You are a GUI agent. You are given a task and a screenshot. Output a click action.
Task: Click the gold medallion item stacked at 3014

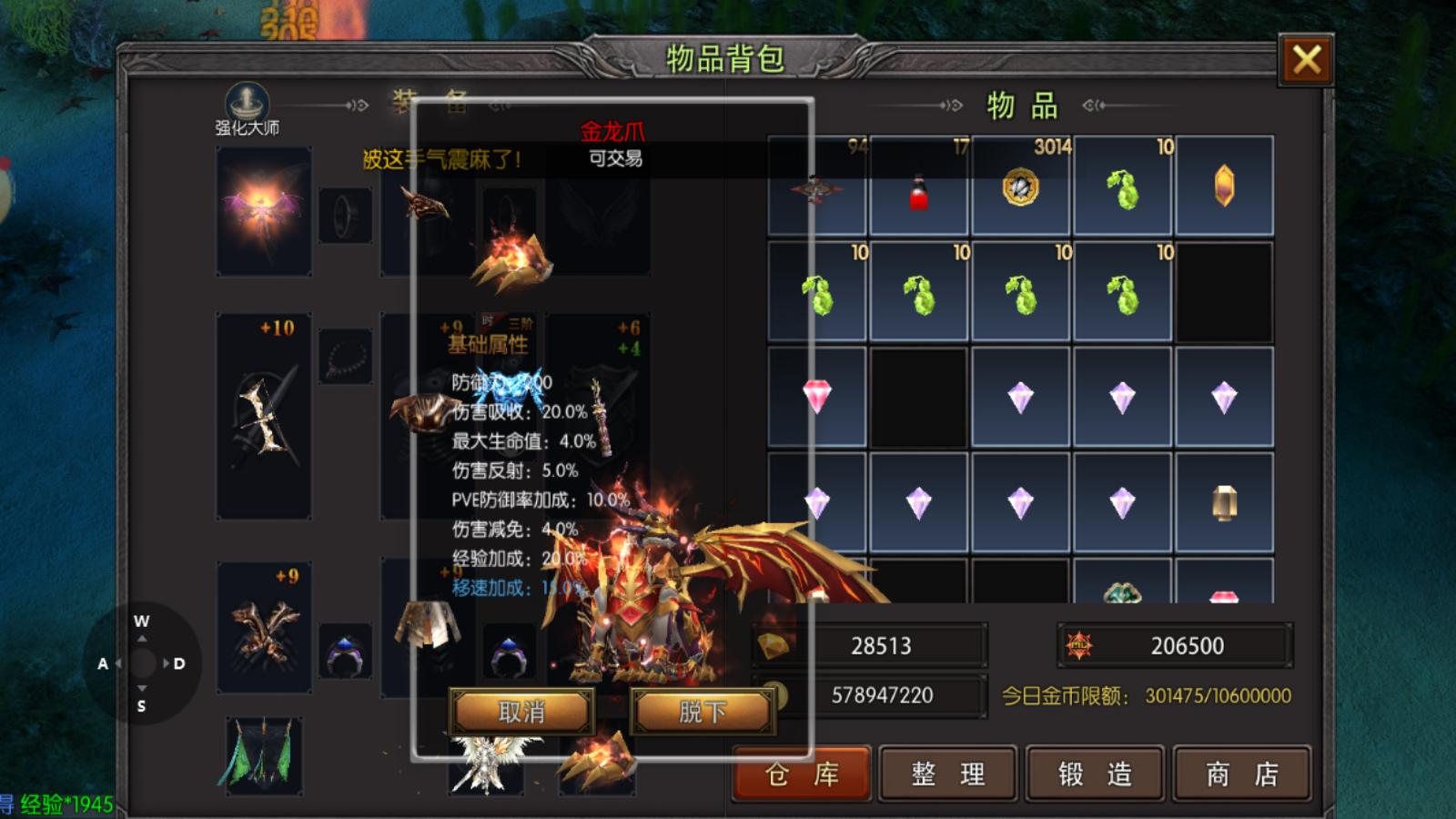1020,187
